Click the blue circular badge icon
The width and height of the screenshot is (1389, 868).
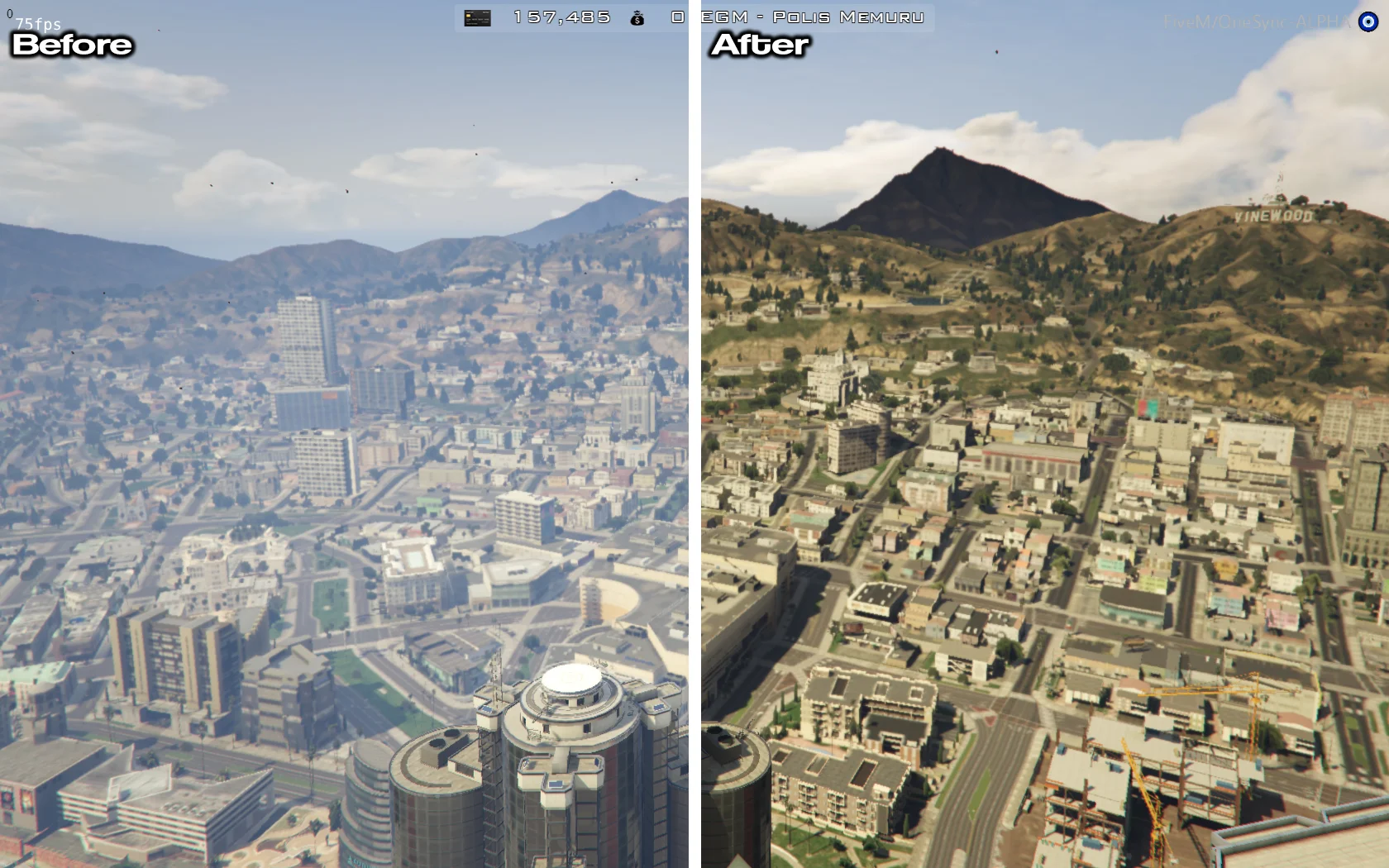pos(1368,22)
